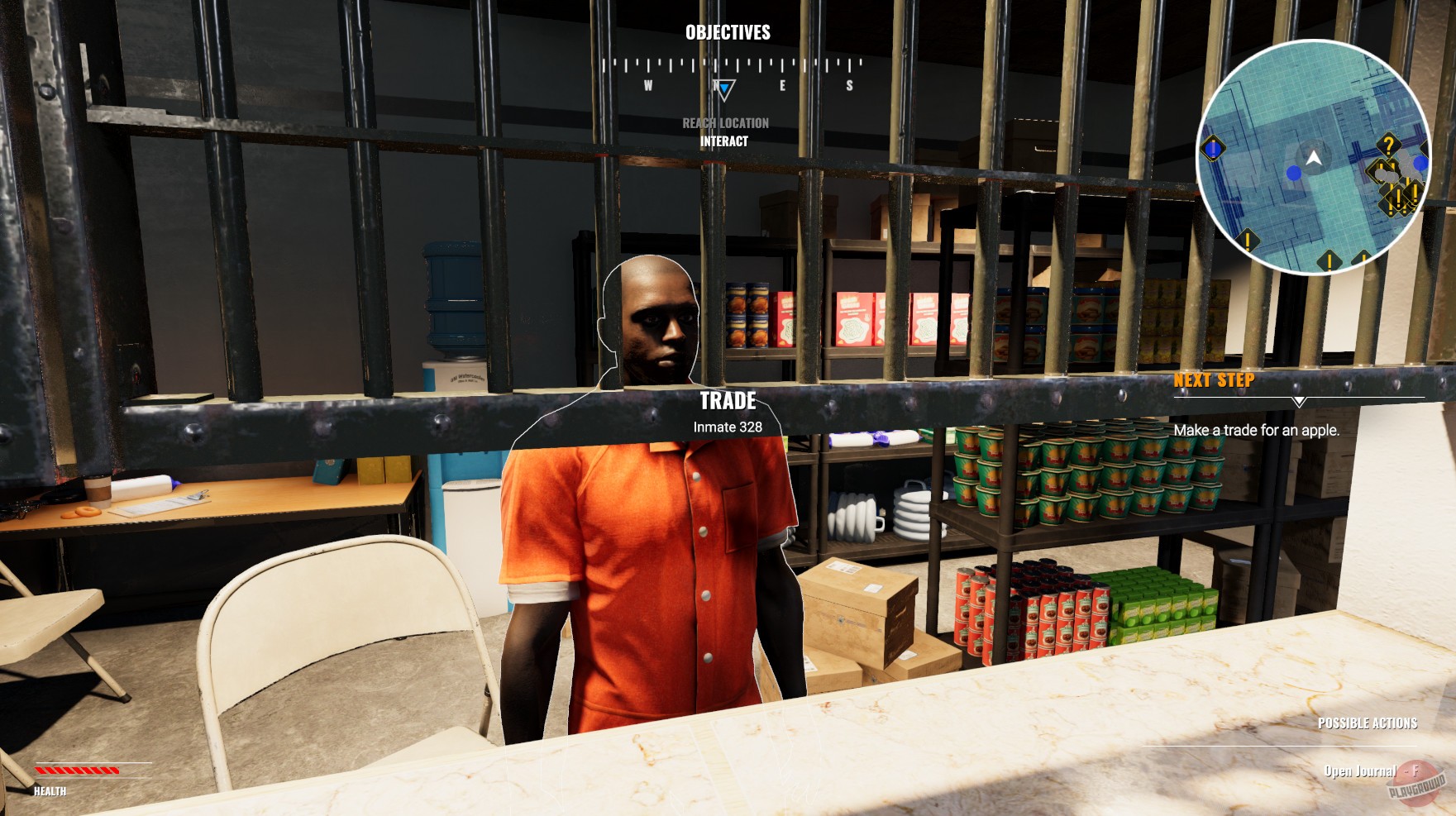Toggle the REACH LOCATION objective
Image resolution: width=1456 pixels, height=816 pixels.
(724, 125)
